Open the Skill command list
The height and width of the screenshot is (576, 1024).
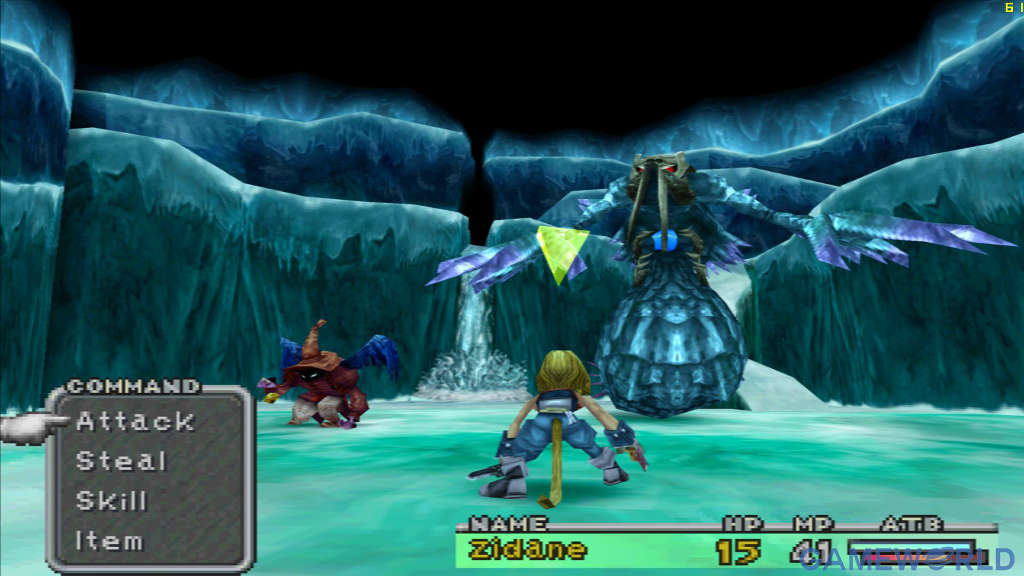[112, 501]
